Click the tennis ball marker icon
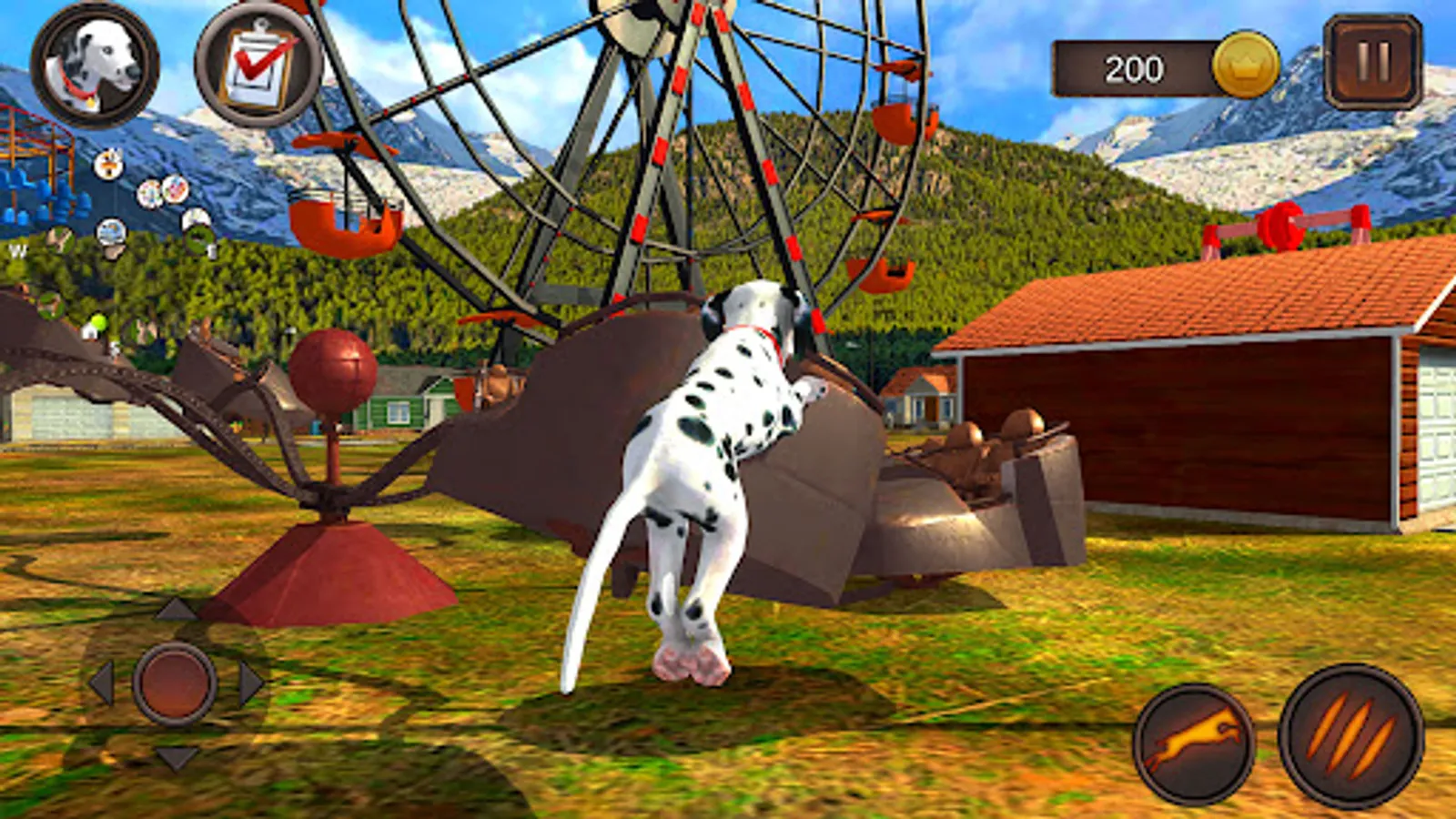Image resolution: width=1456 pixels, height=819 pixels. tap(98, 321)
